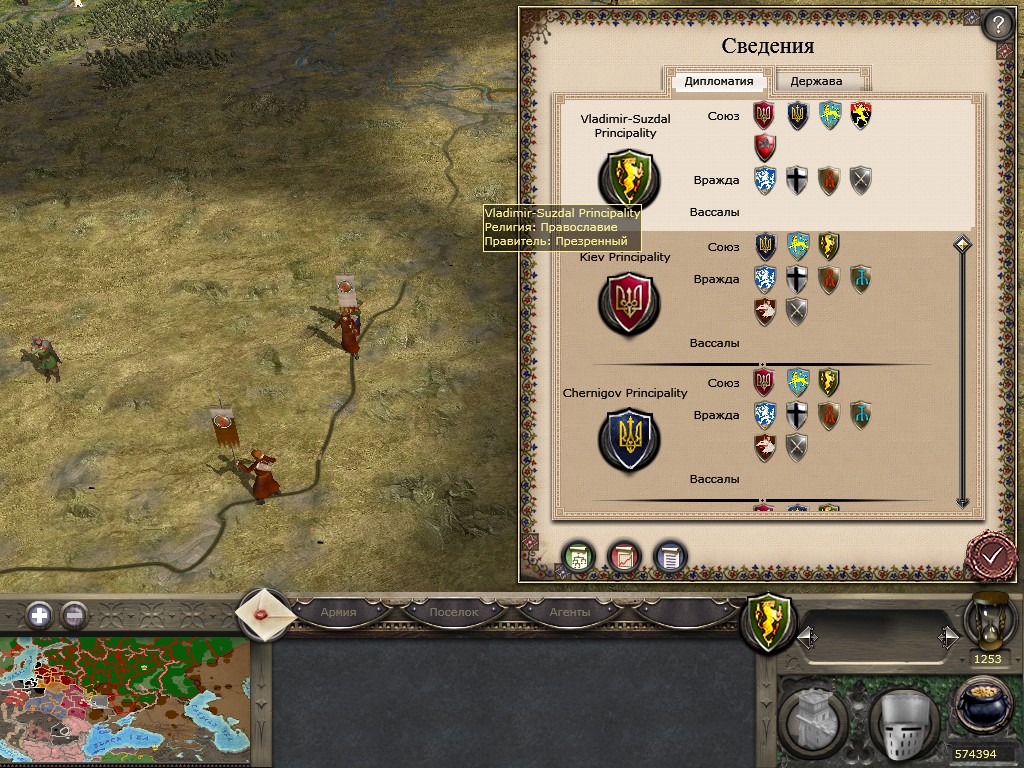Show the Агенты tab

(x=569, y=612)
